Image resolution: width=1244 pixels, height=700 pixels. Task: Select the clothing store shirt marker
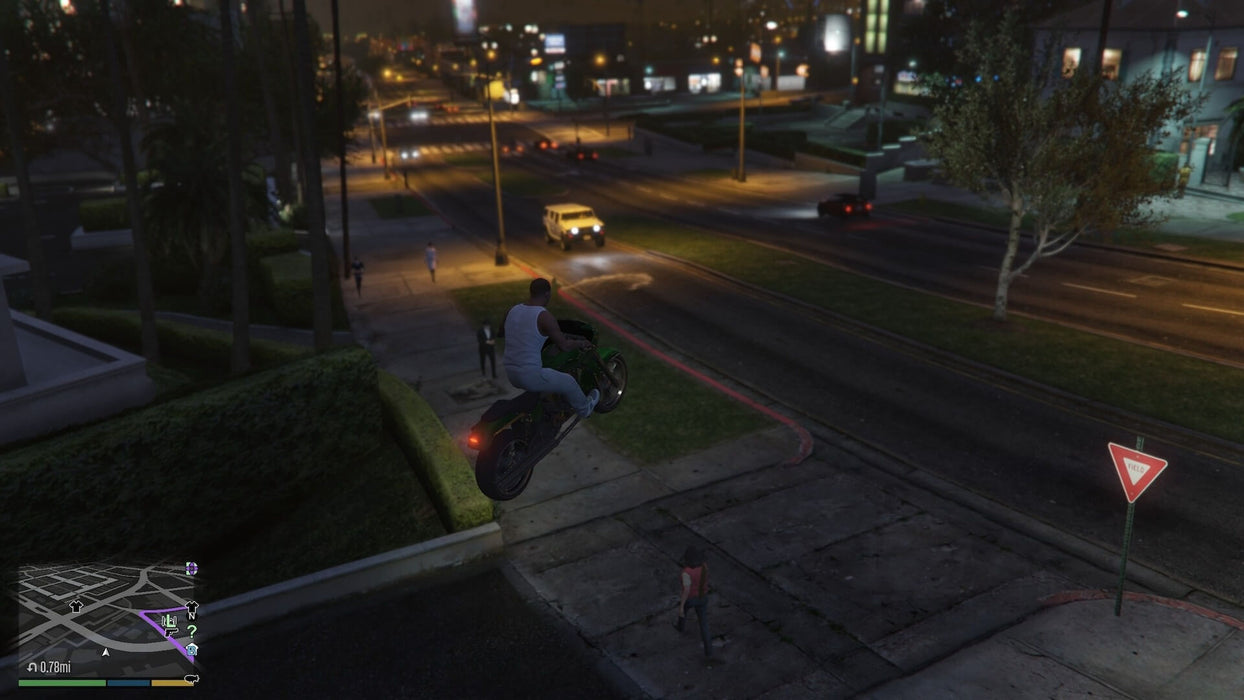[76, 606]
